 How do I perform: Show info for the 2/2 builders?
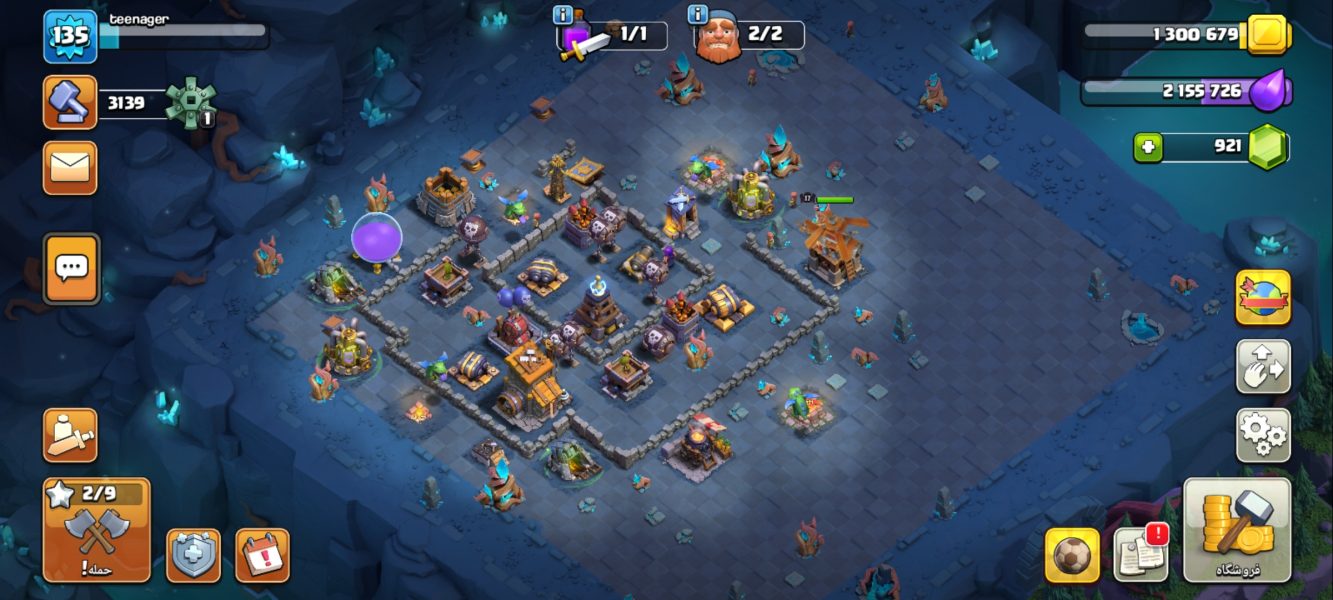coord(697,15)
